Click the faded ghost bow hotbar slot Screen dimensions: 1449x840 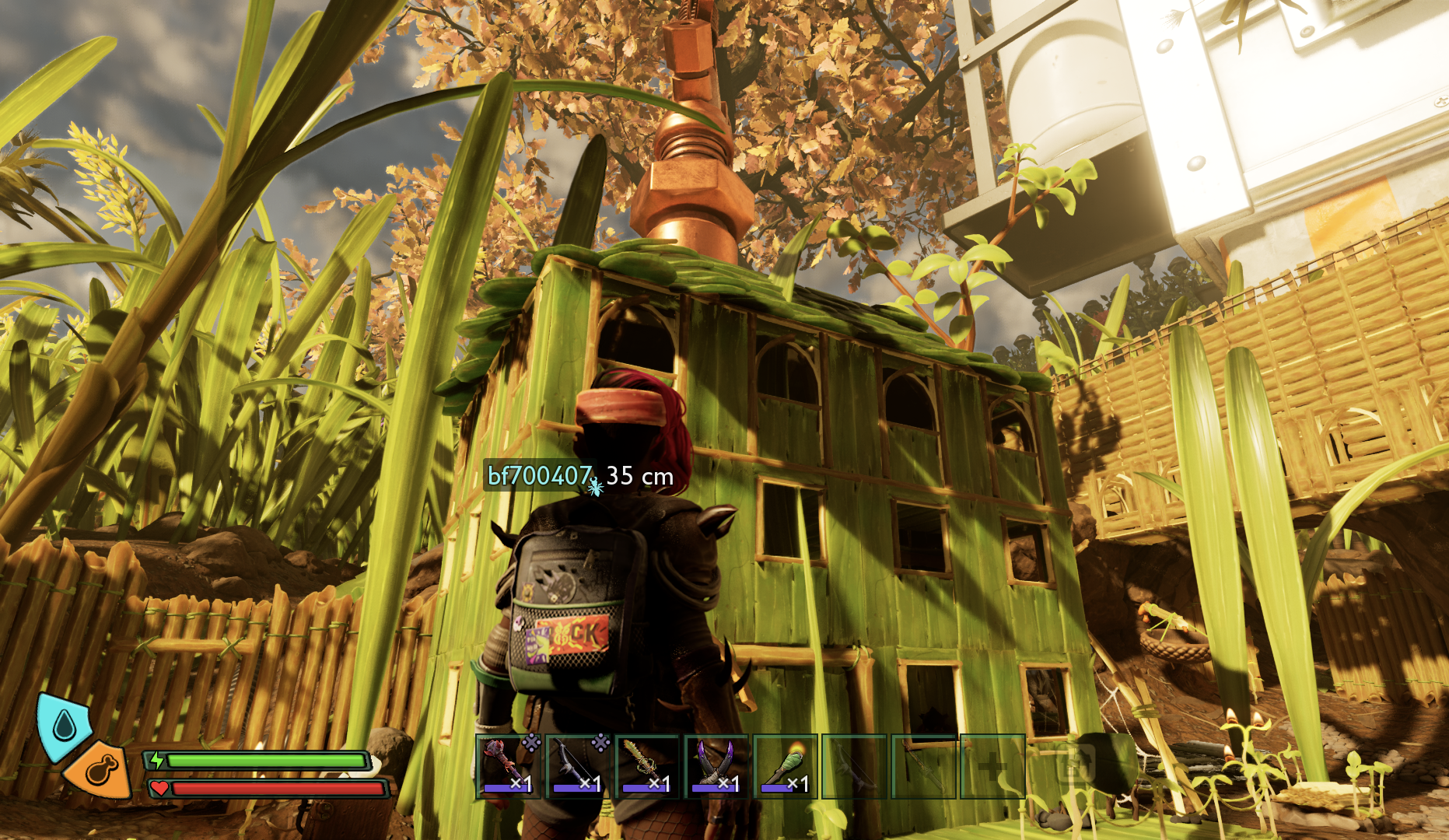tap(854, 766)
